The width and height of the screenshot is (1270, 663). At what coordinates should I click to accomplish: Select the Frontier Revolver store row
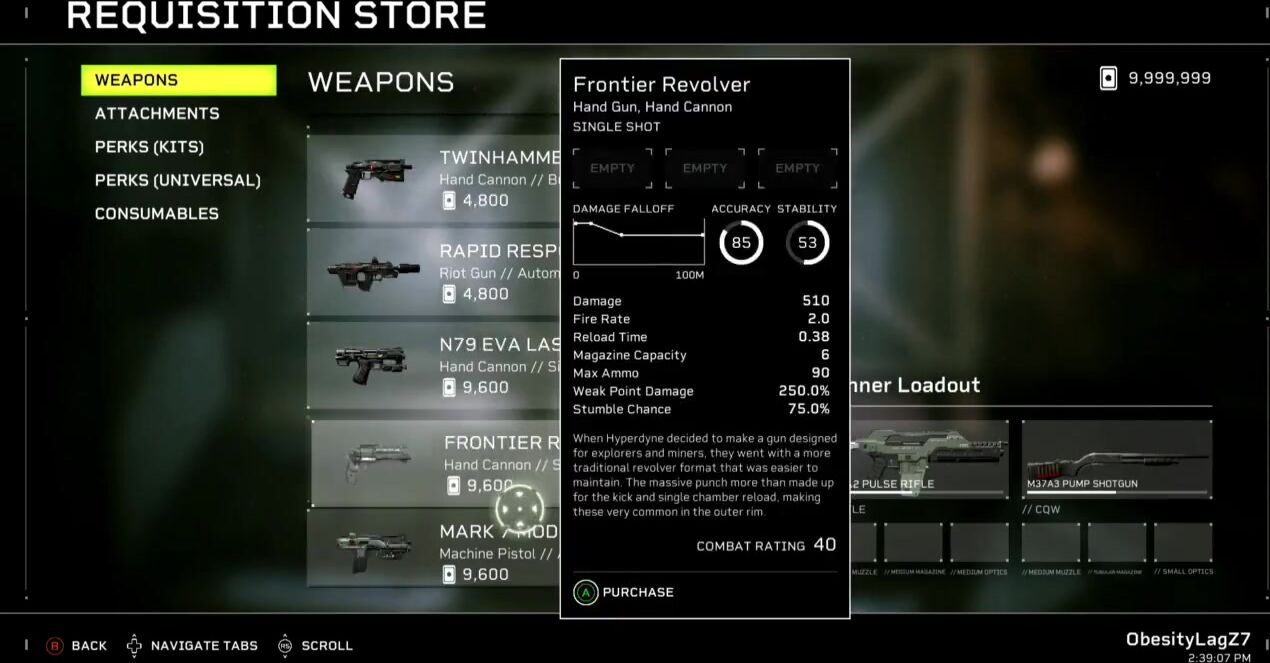tap(436, 463)
